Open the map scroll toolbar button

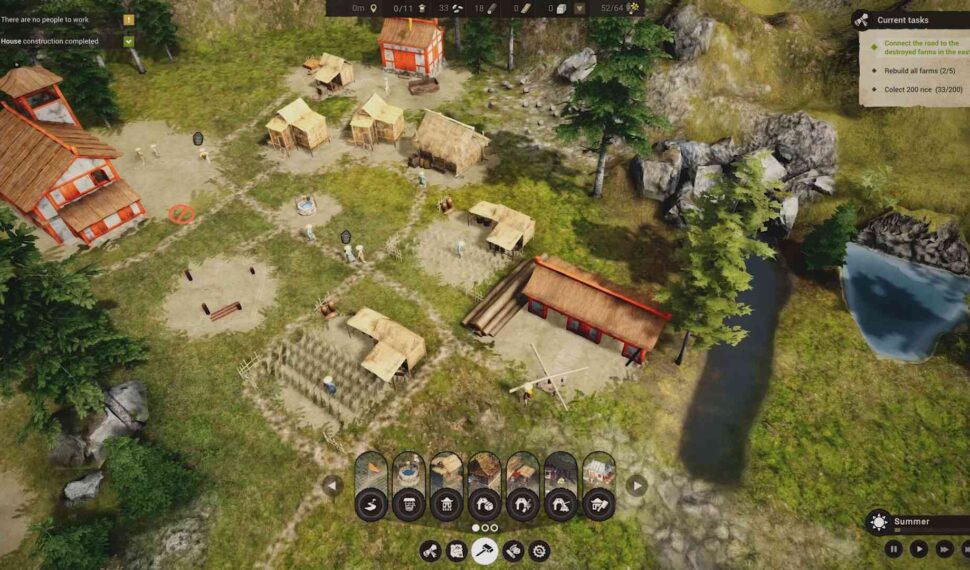pyautogui.click(x=457, y=550)
